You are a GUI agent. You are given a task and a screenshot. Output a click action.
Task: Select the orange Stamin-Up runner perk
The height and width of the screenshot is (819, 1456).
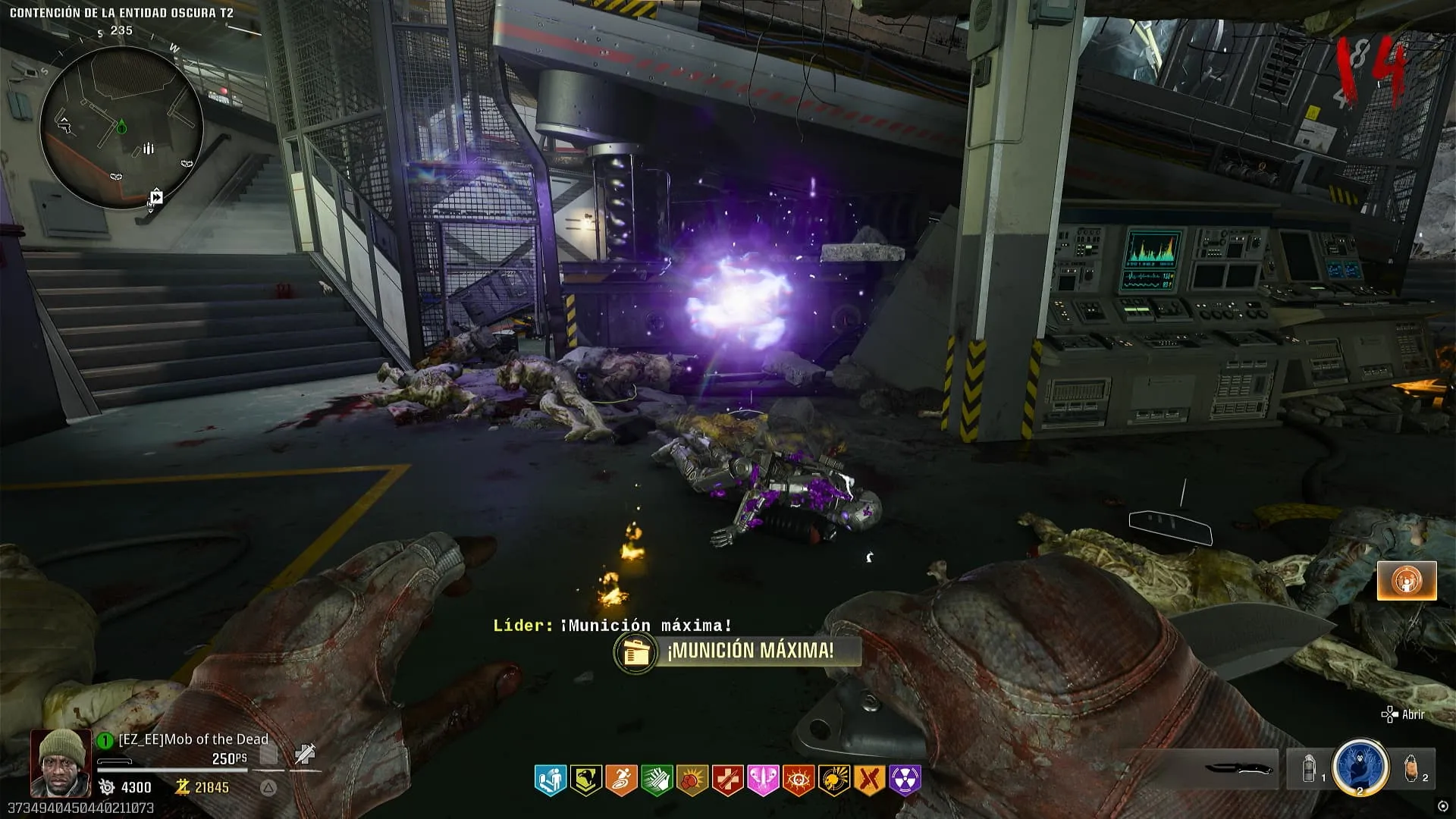pyautogui.click(x=621, y=780)
